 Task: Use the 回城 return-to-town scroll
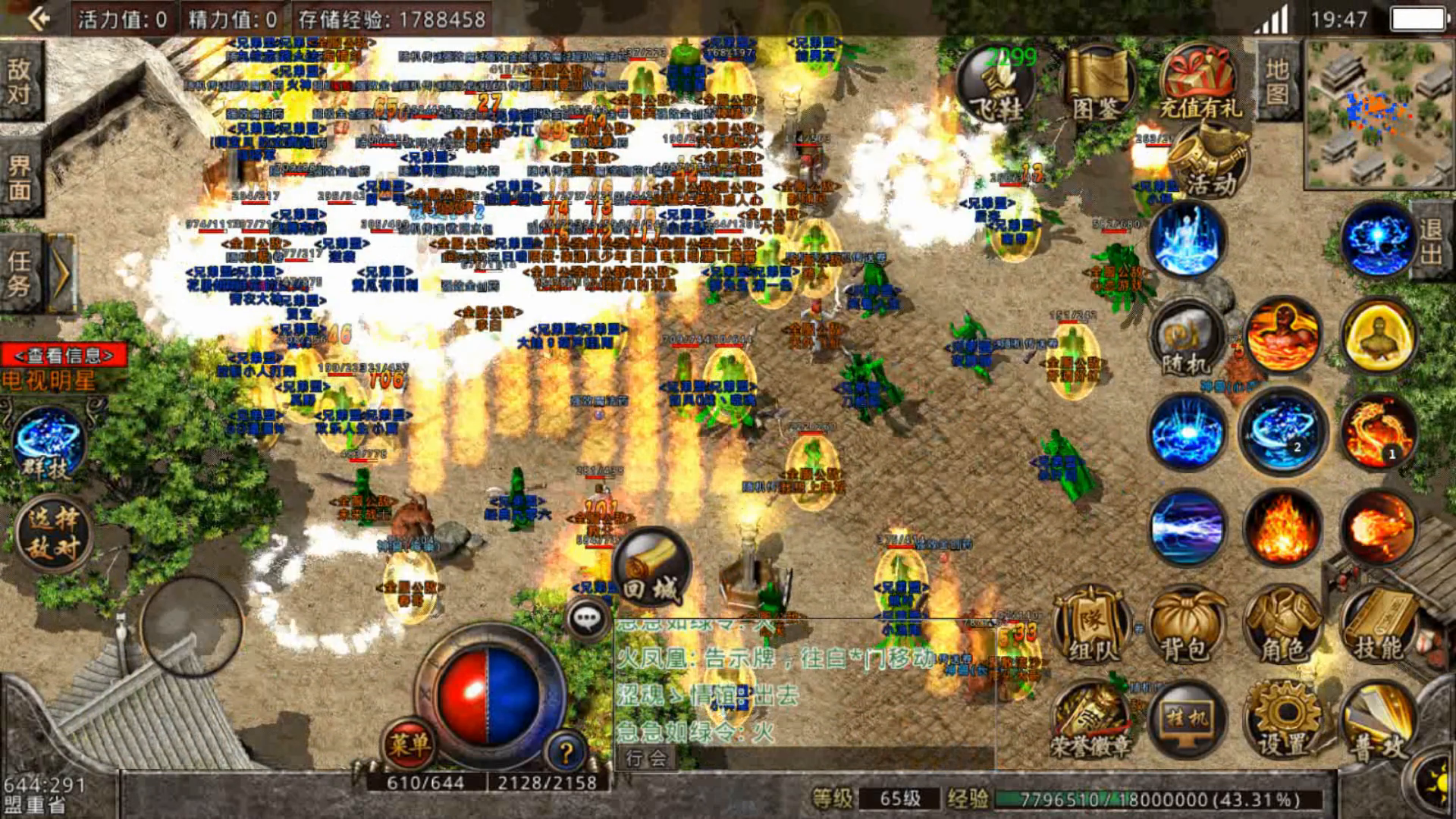click(651, 566)
